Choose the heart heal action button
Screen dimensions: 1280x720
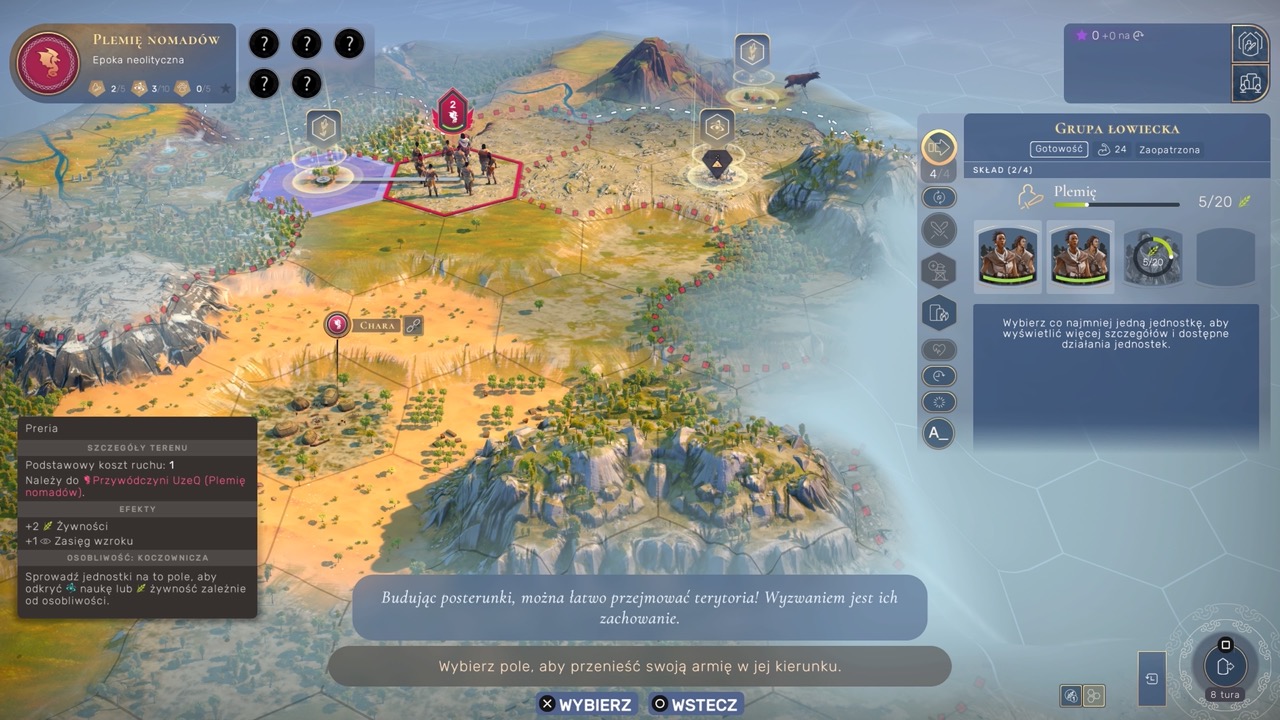(938, 350)
